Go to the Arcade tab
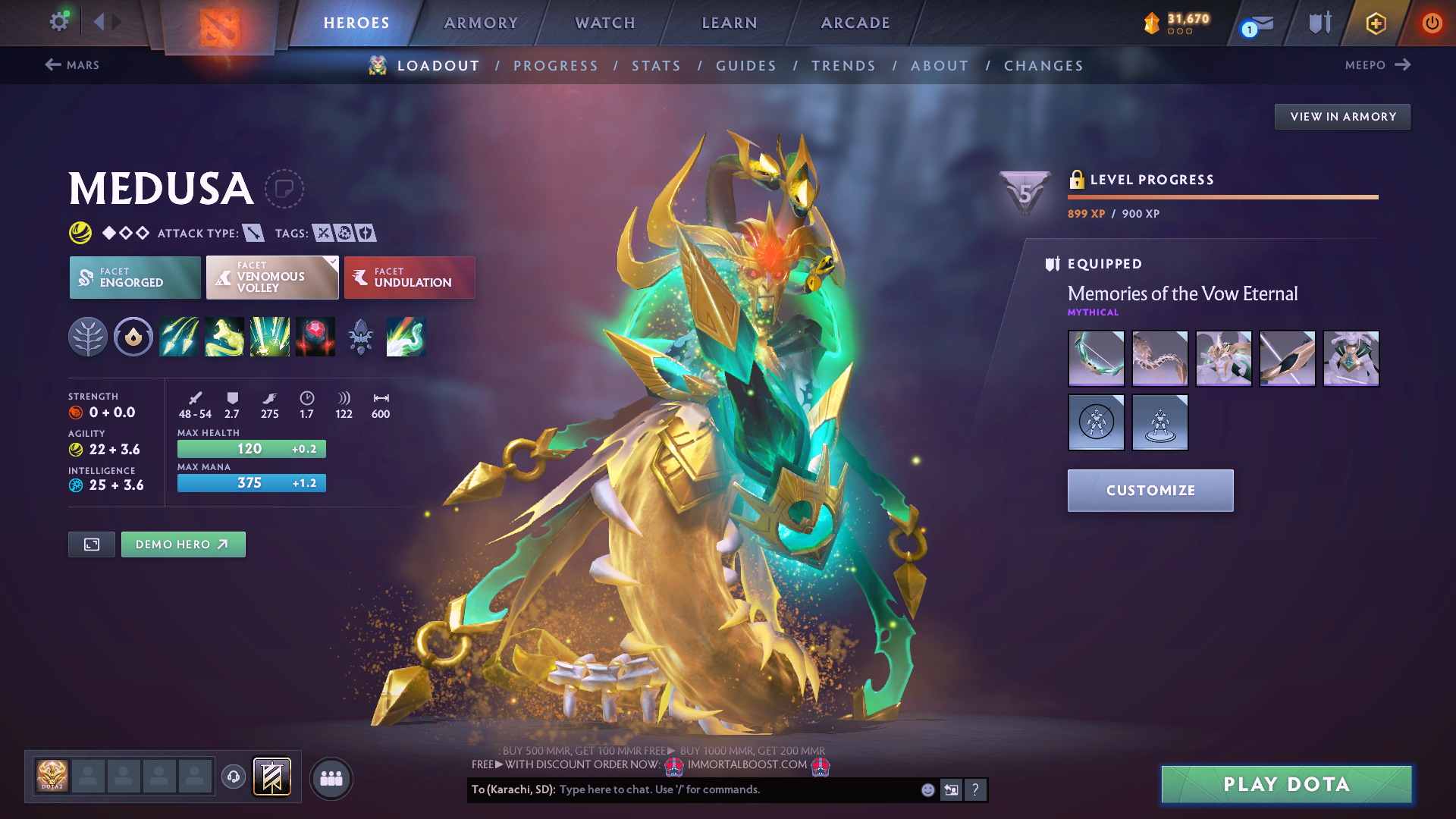 [855, 23]
